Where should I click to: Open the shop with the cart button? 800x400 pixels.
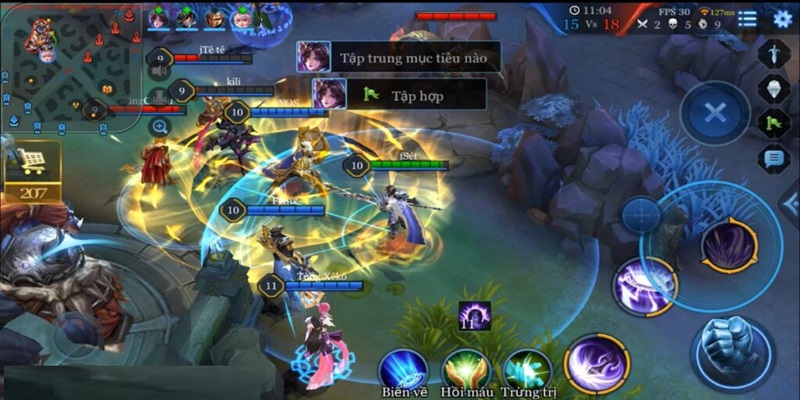[32, 164]
